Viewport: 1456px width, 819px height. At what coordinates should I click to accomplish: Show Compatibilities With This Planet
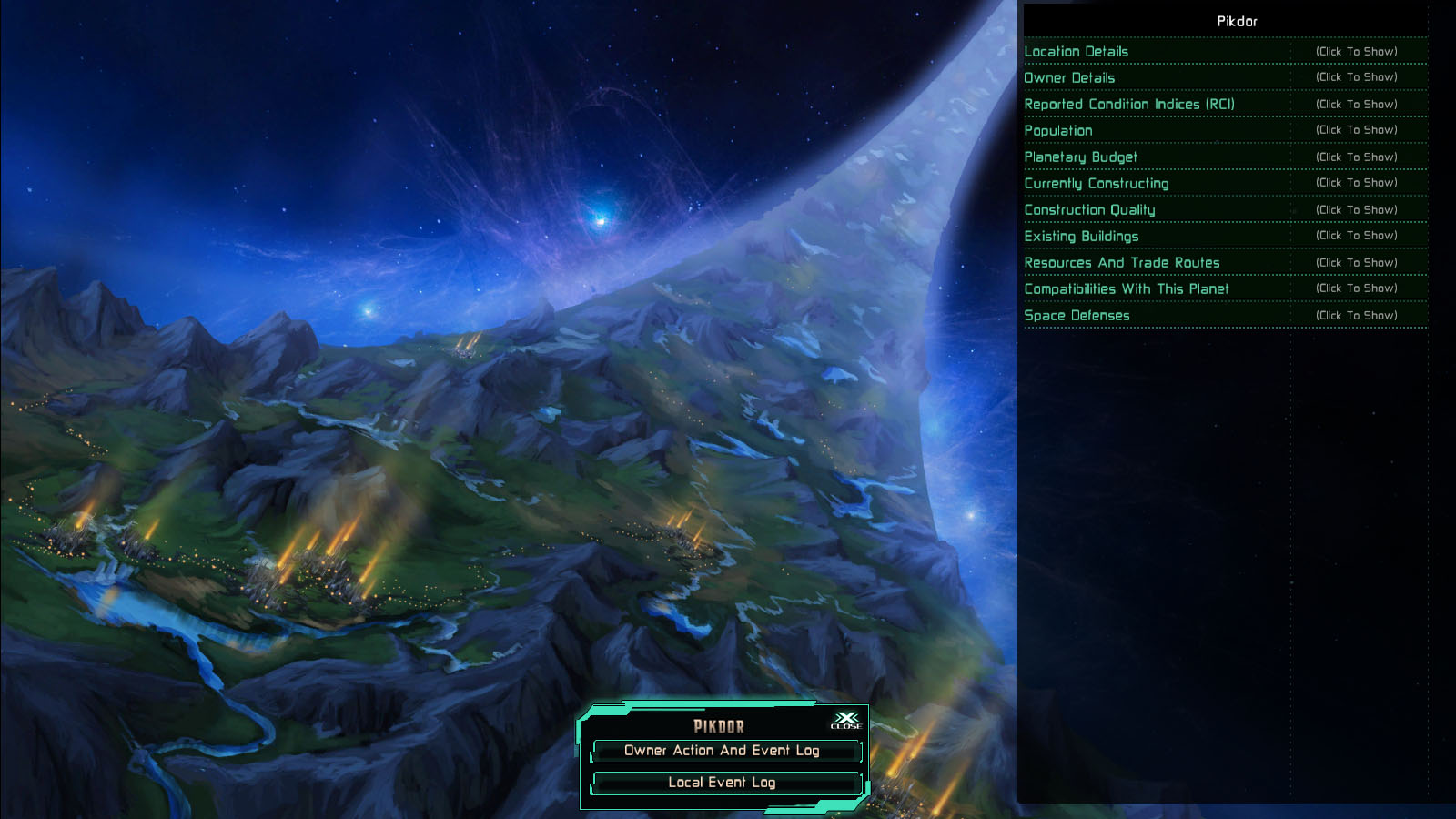point(1127,288)
